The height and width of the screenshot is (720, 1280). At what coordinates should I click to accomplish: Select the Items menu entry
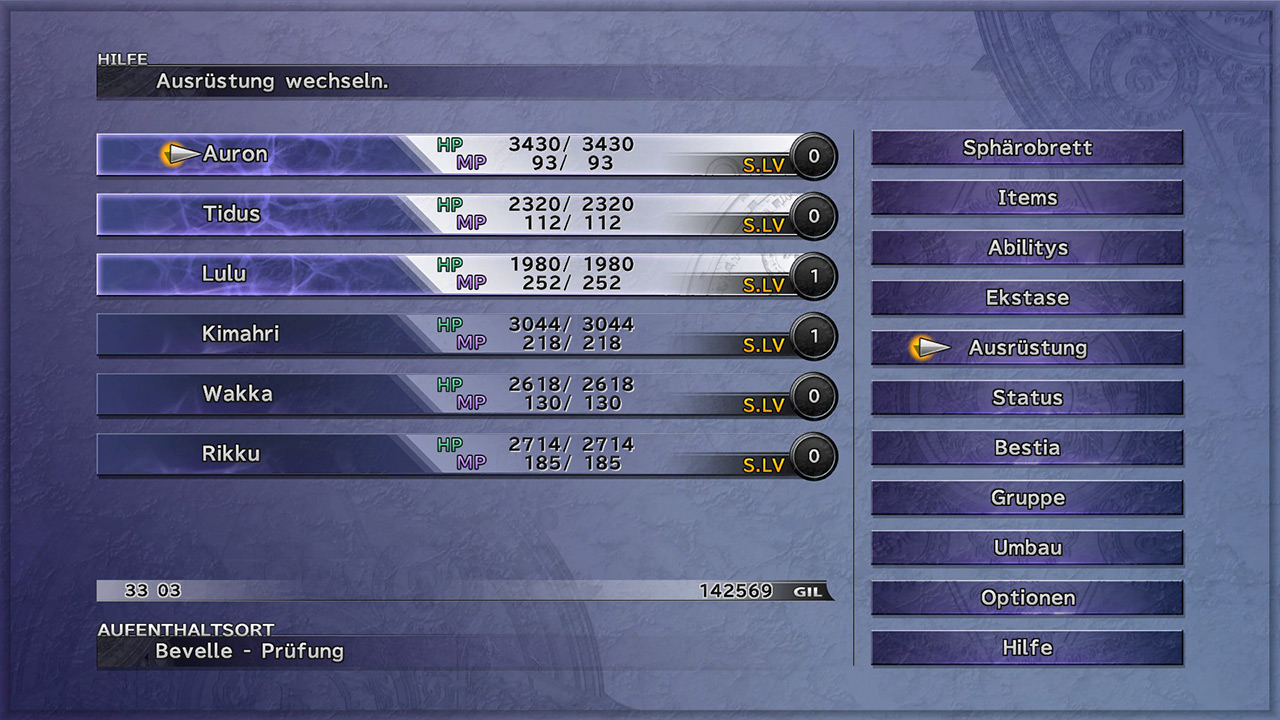point(1027,198)
